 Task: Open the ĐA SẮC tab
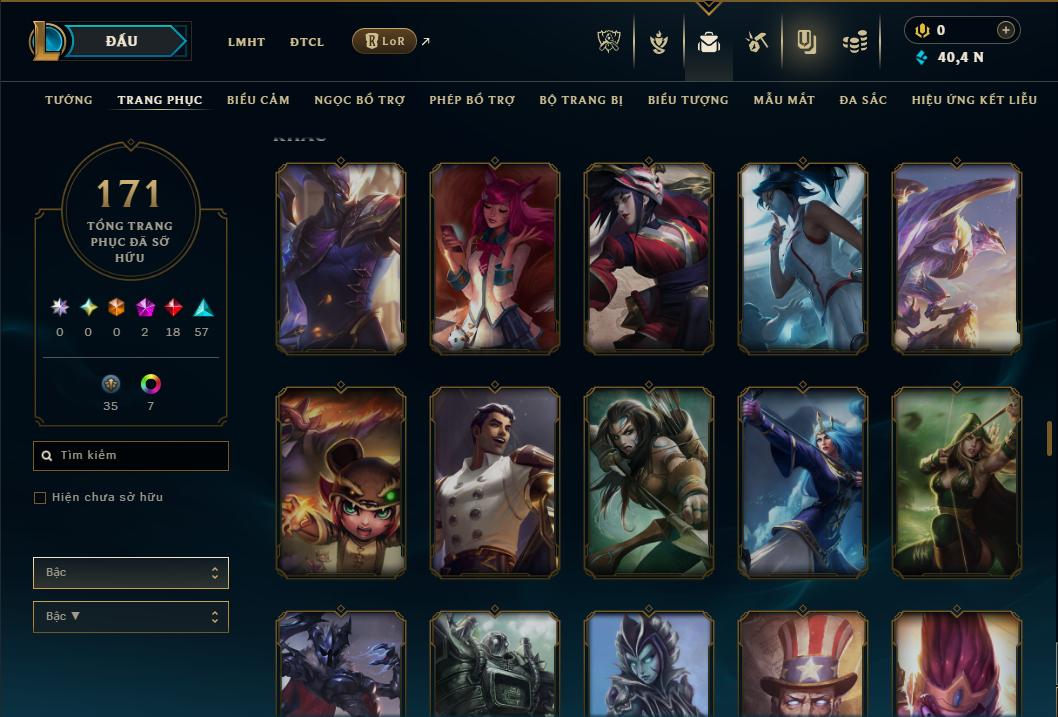click(863, 100)
